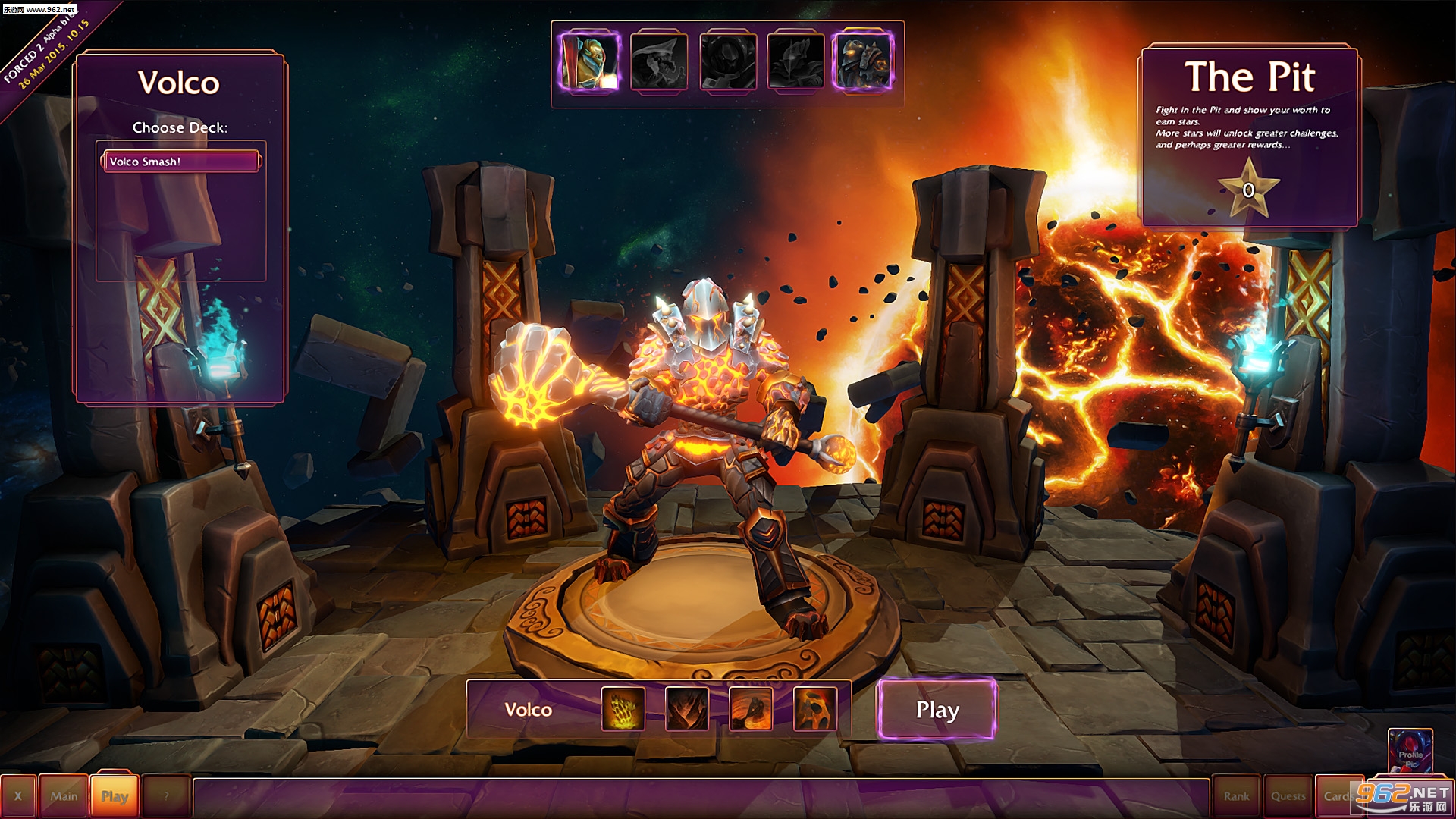
Task: Switch to the Play tab in bottom bar
Action: coord(115,796)
